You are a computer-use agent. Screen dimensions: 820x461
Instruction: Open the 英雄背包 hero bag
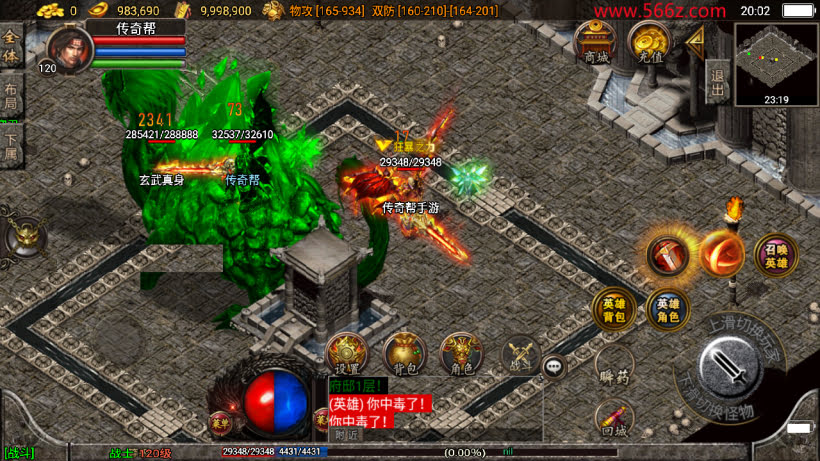pyautogui.click(x=614, y=310)
